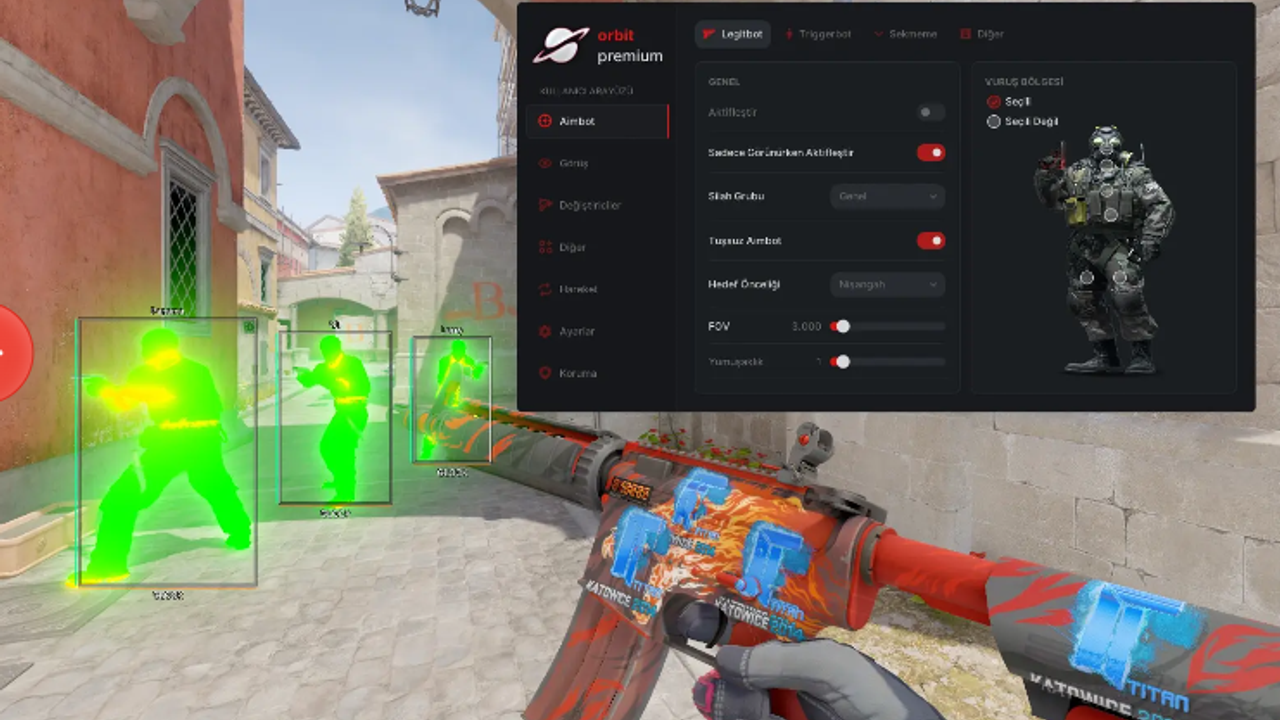Open the Silah Grubu dropdown
1280x720 pixels.
pos(887,197)
